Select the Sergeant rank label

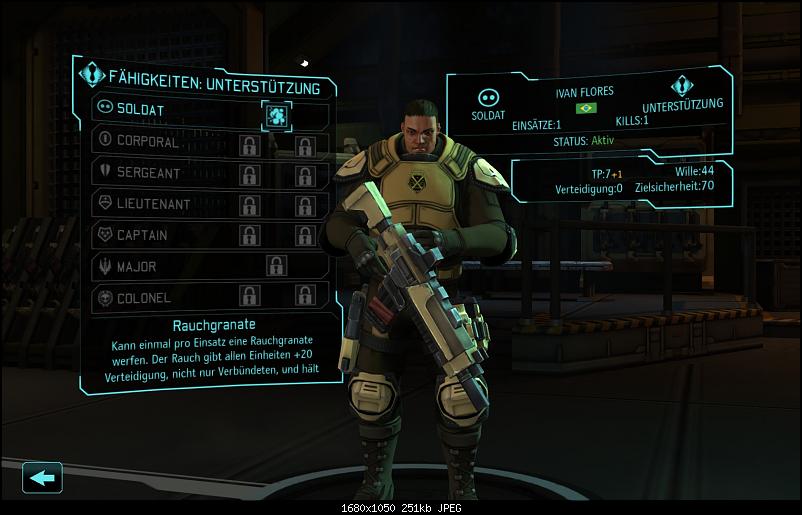pyautogui.click(x=149, y=173)
